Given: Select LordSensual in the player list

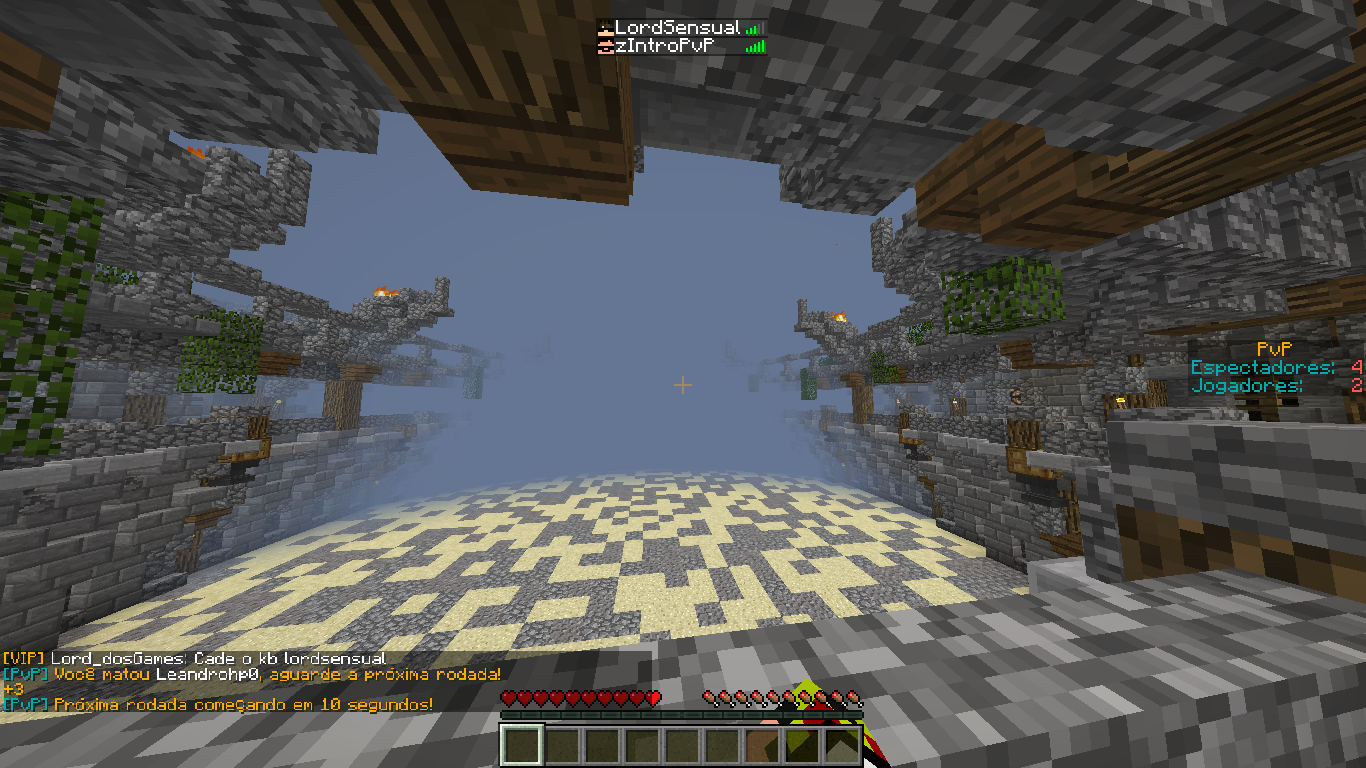Looking at the screenshot, I should [x=677, y=28].
